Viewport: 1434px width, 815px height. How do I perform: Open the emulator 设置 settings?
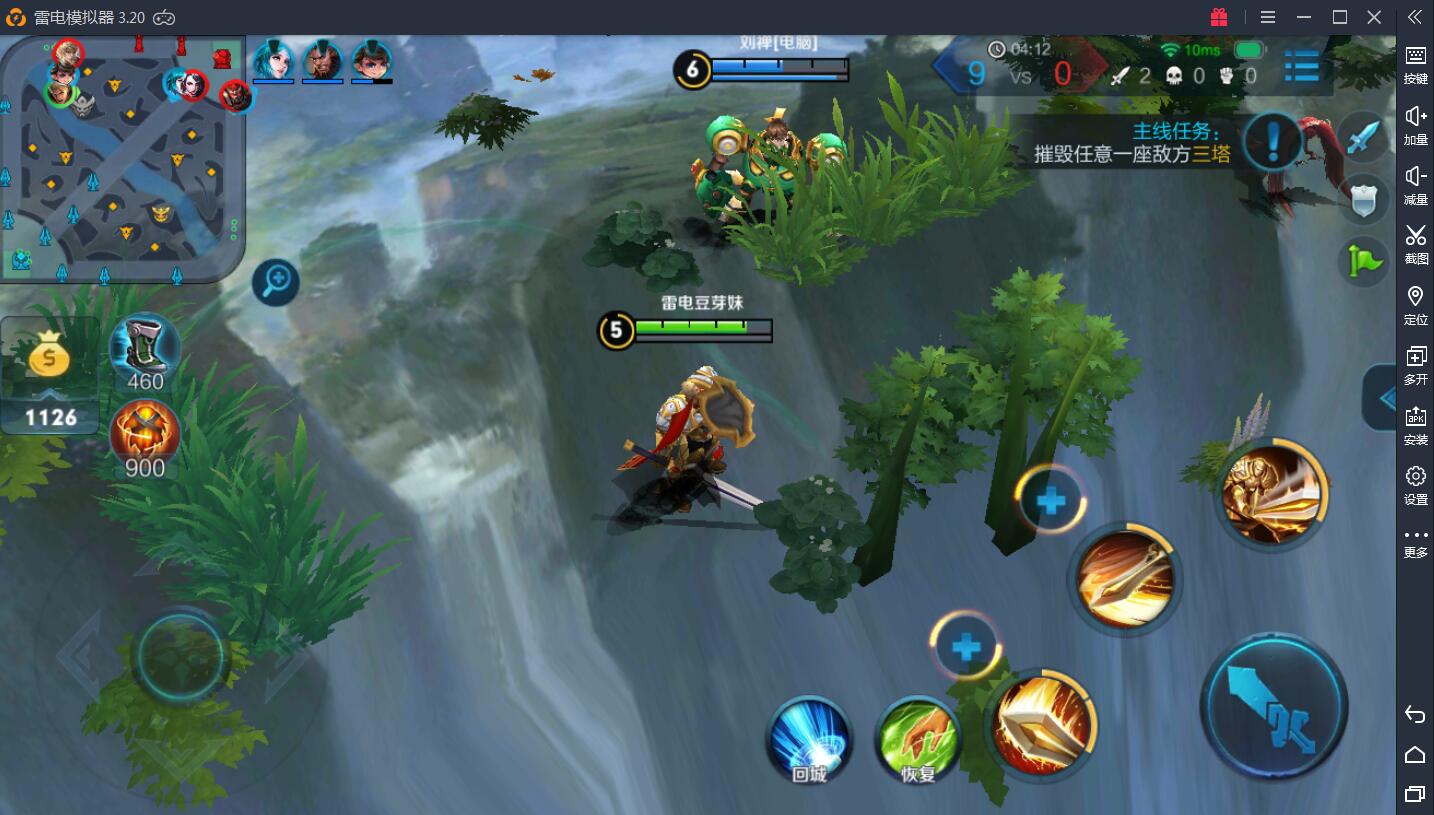(1415, 485)
